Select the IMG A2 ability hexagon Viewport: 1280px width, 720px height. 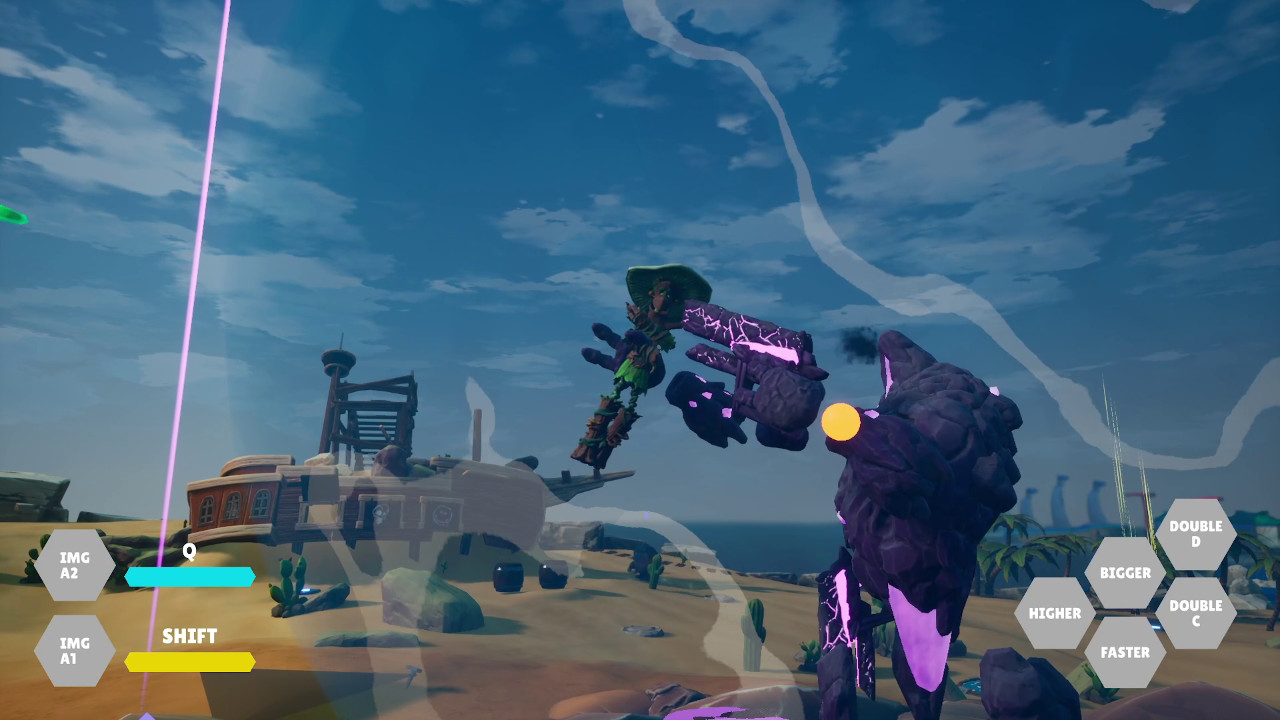pyautogui.click(x=73, y=565)
